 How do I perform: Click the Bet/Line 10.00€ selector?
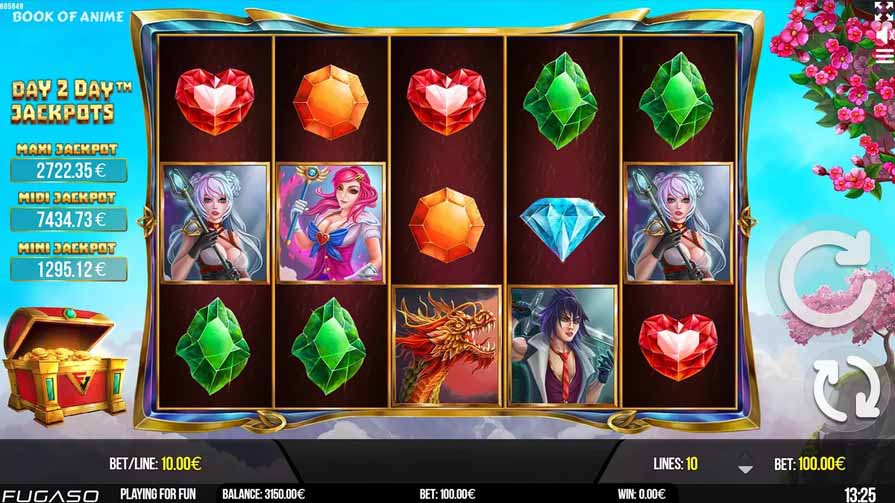coord(155,464)
